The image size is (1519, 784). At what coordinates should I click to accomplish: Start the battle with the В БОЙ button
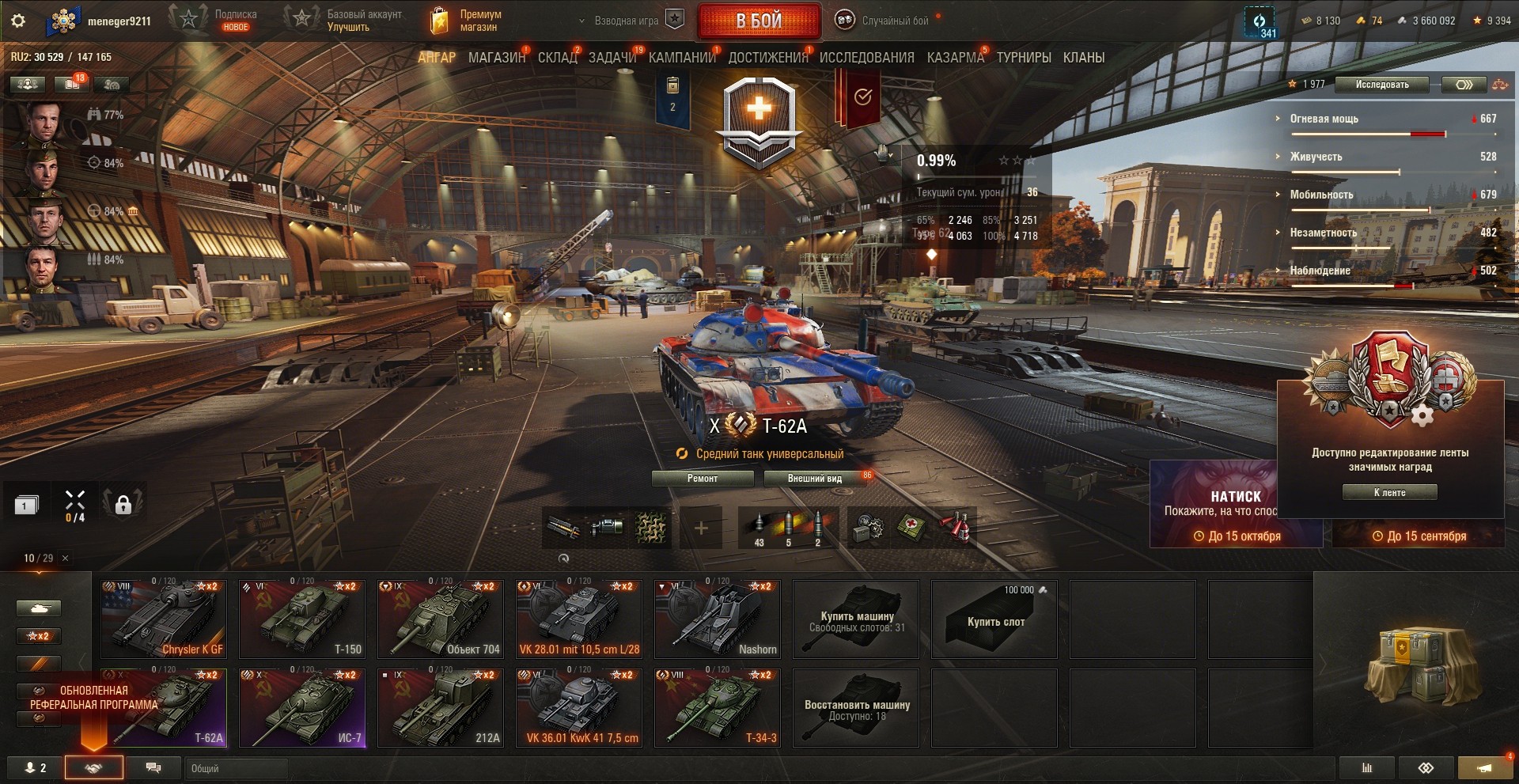click(x=758, y=21)
